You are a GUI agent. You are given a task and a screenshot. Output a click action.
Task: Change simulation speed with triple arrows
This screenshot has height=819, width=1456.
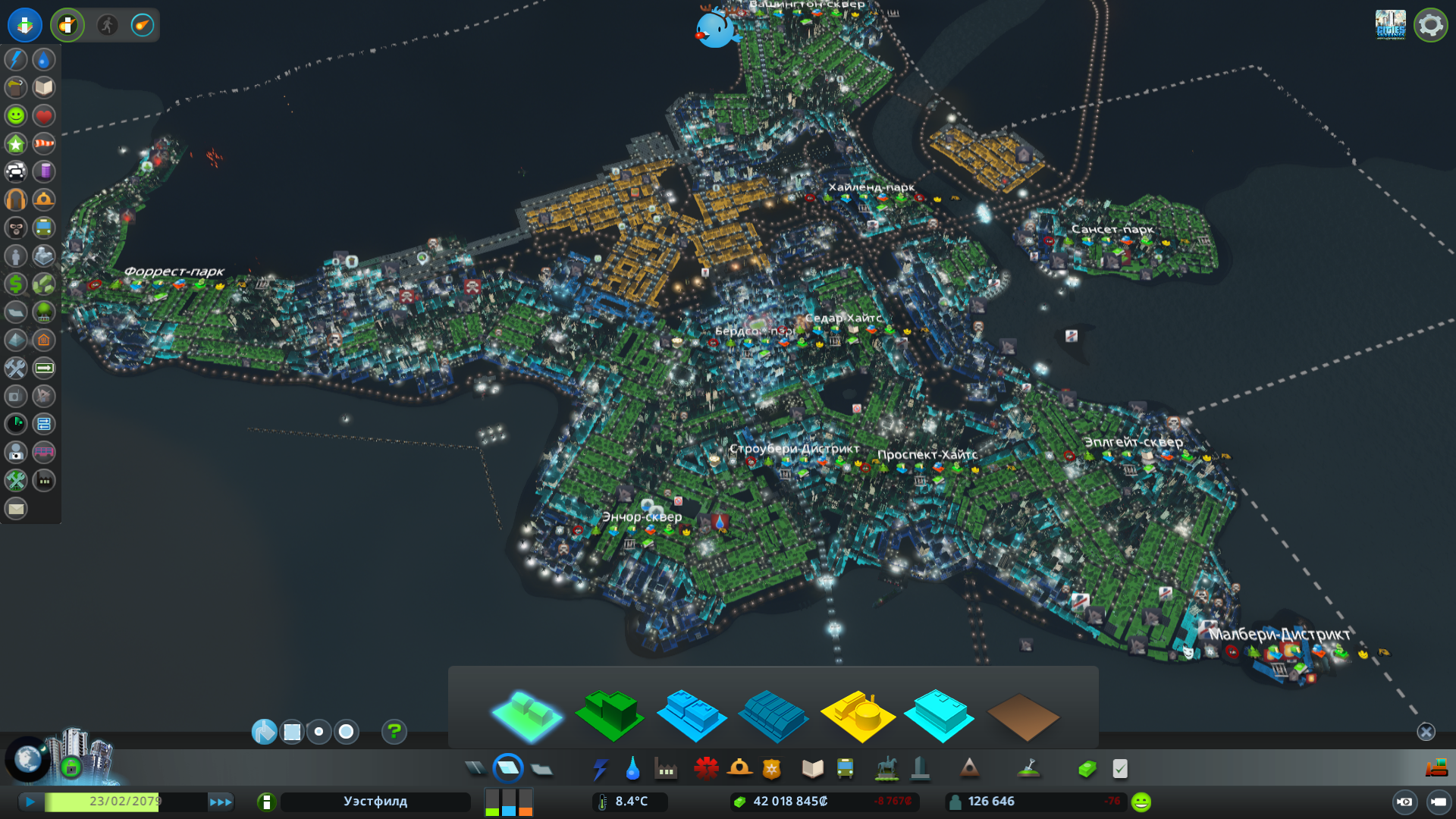(x=221, y=802)
